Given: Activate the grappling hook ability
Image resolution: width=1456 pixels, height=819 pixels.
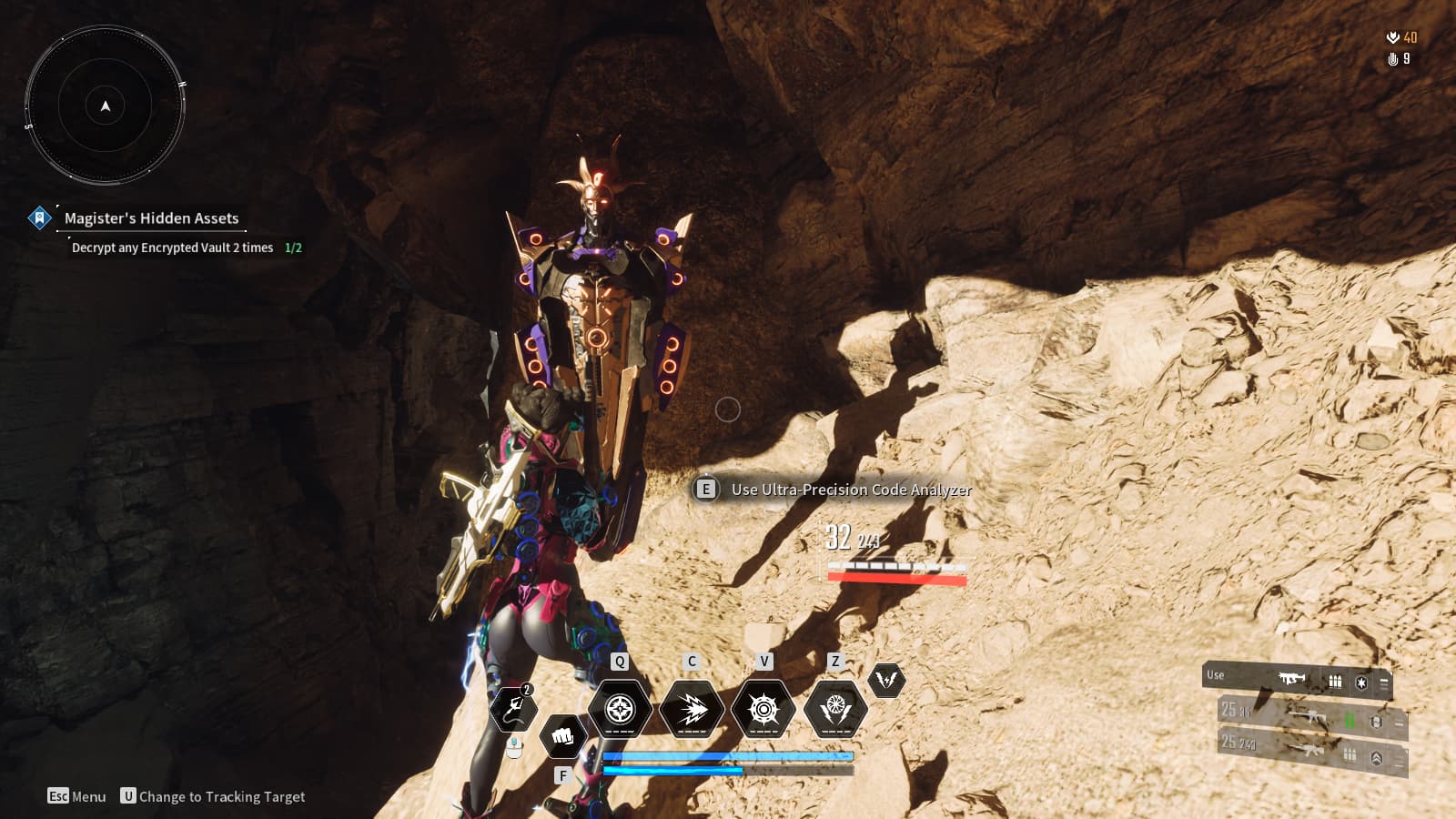Looking at the screenshot, I should click(x=513, y=710).
